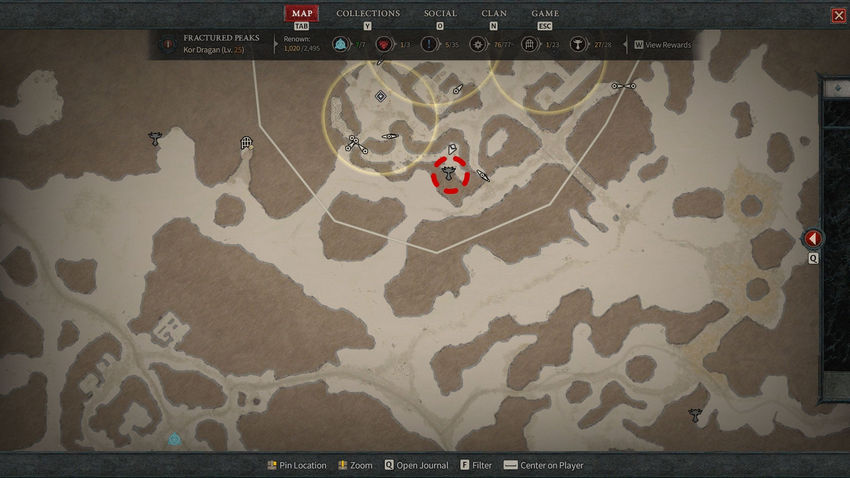
Task: Select the strongholds red skull renown icon
Action: [x=383, y=44]
